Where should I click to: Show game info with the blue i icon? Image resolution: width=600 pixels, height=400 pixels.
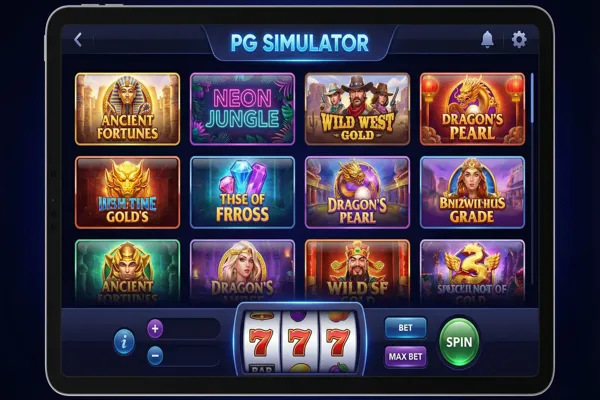[x=125, y=342]
